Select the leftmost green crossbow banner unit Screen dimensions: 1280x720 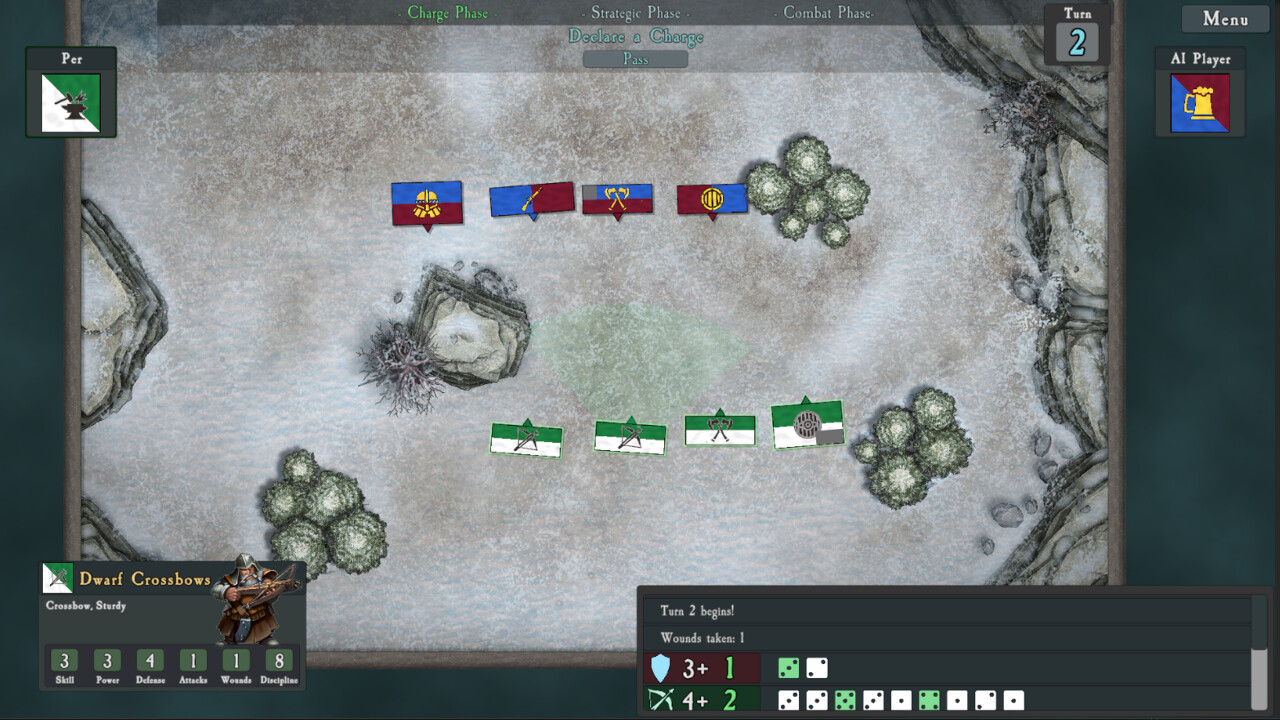tap(525, 436)
